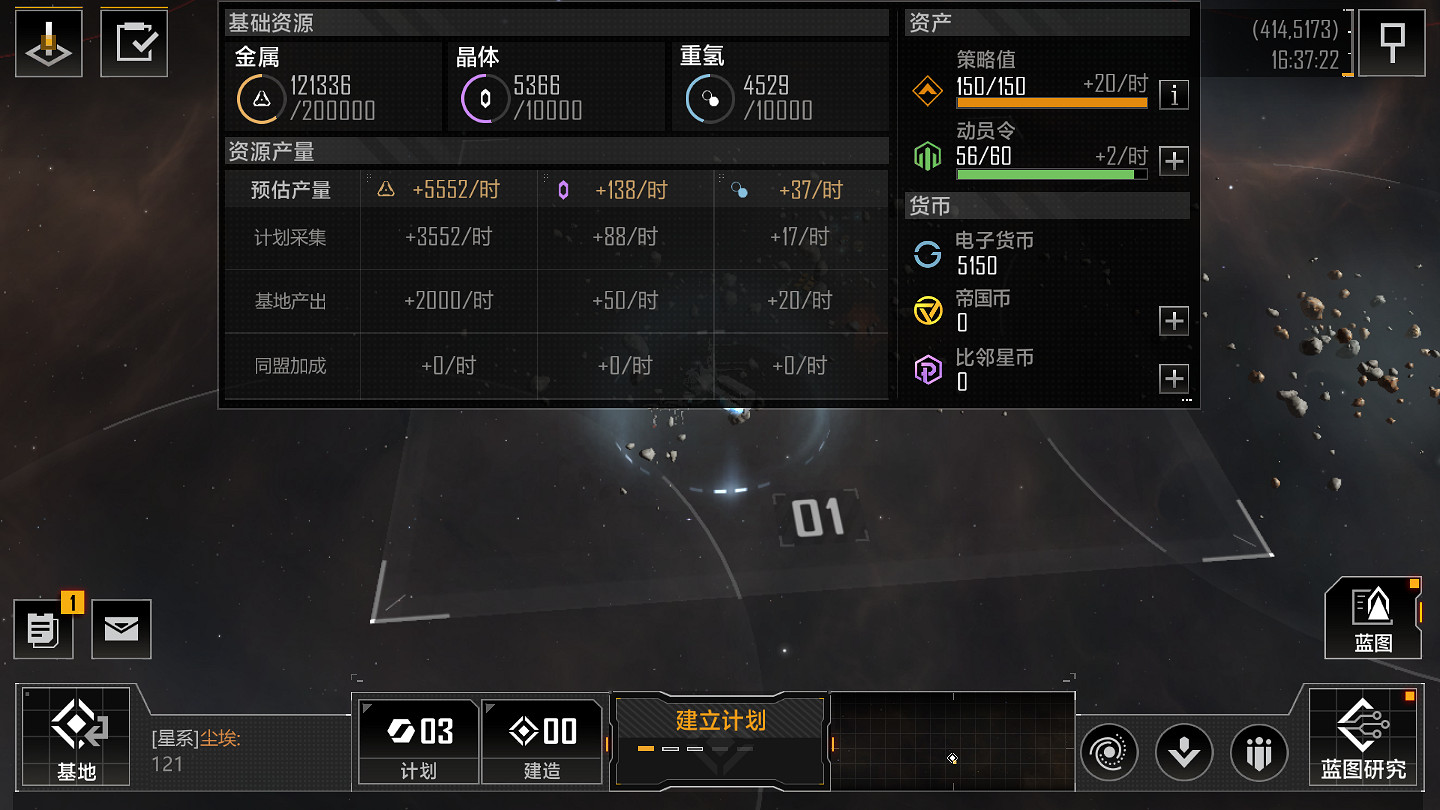The width and height of the screenshot is (1440, 810).
Task: View 策略值 details via the info button
Action: [x=1173, y=95]
